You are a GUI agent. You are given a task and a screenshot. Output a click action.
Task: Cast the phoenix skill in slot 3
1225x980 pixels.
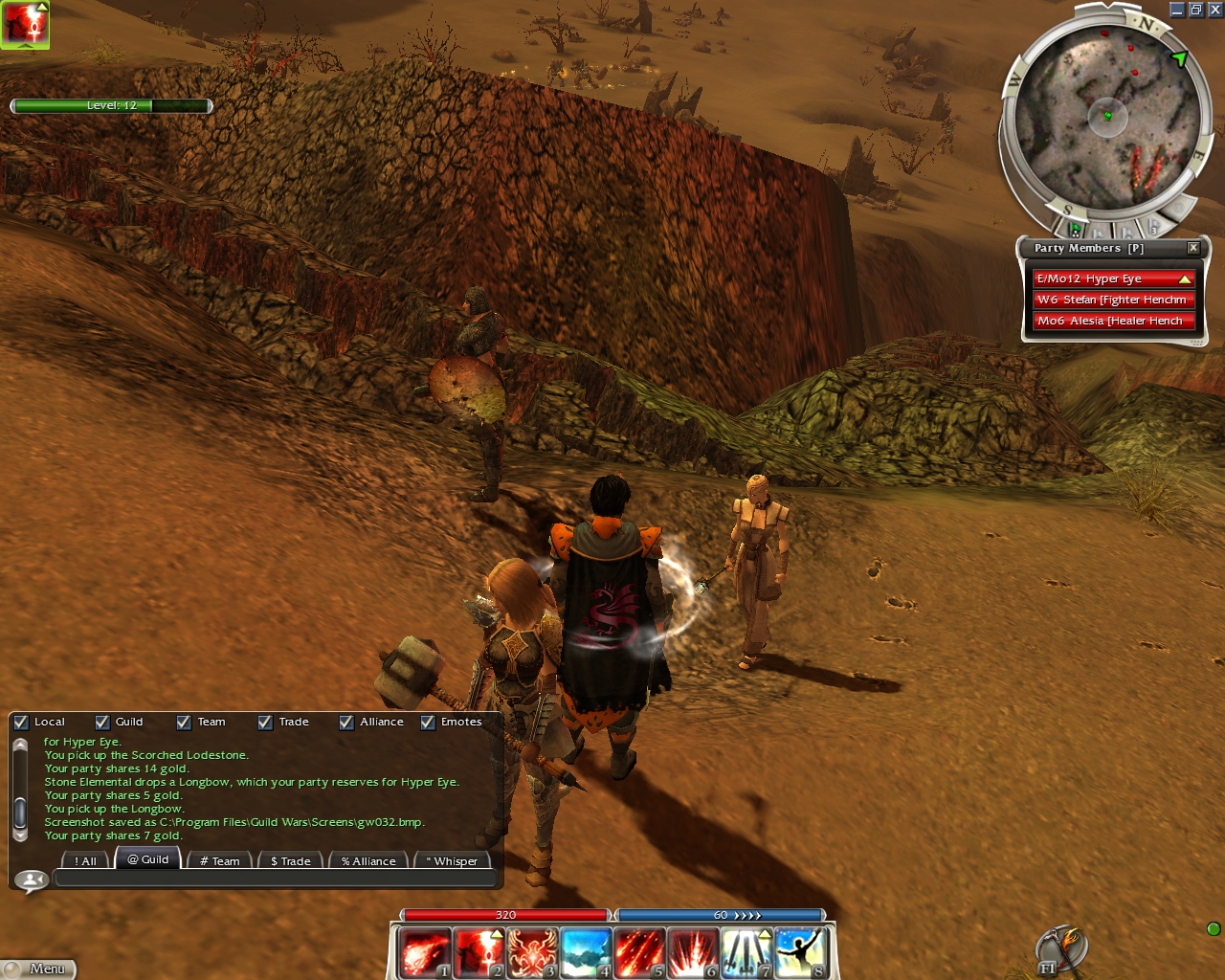coord(532,952)
